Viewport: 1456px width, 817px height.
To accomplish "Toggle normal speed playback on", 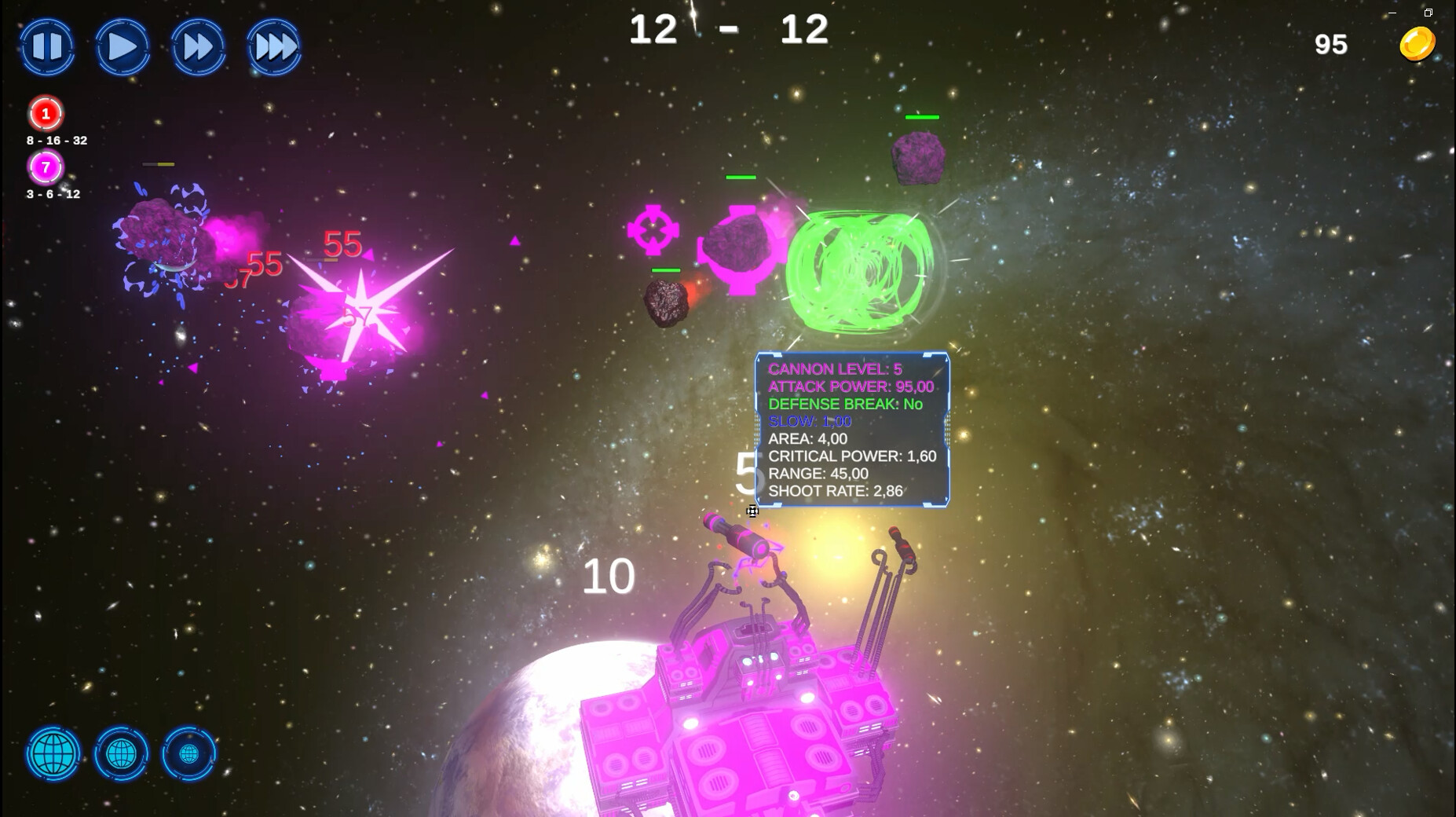I will pos(123,47).
